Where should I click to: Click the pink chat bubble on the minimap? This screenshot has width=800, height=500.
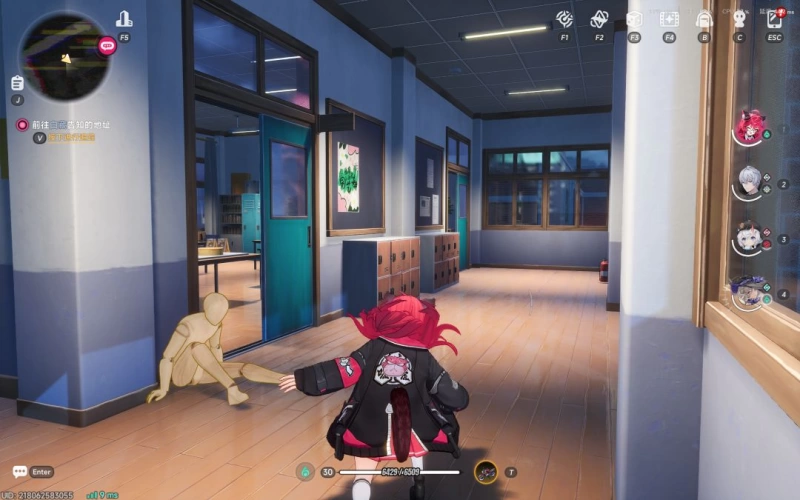107,45
